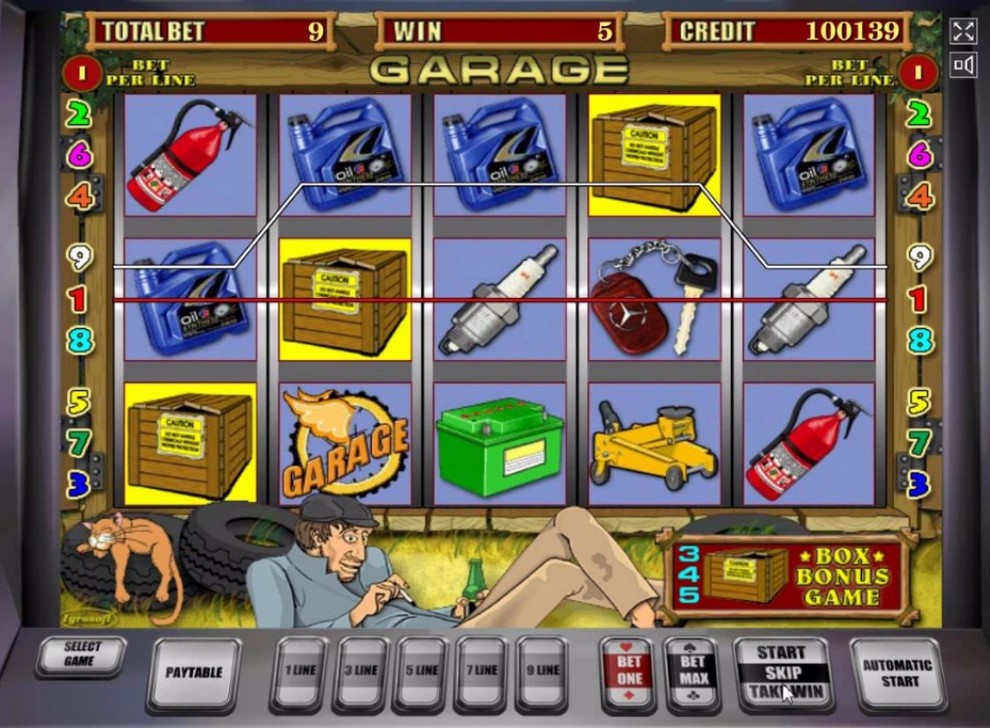Image resolution: width=990 pixels, height=728 pixels.
Task: Select the 3 Line button
Action: tap(360, 671)
